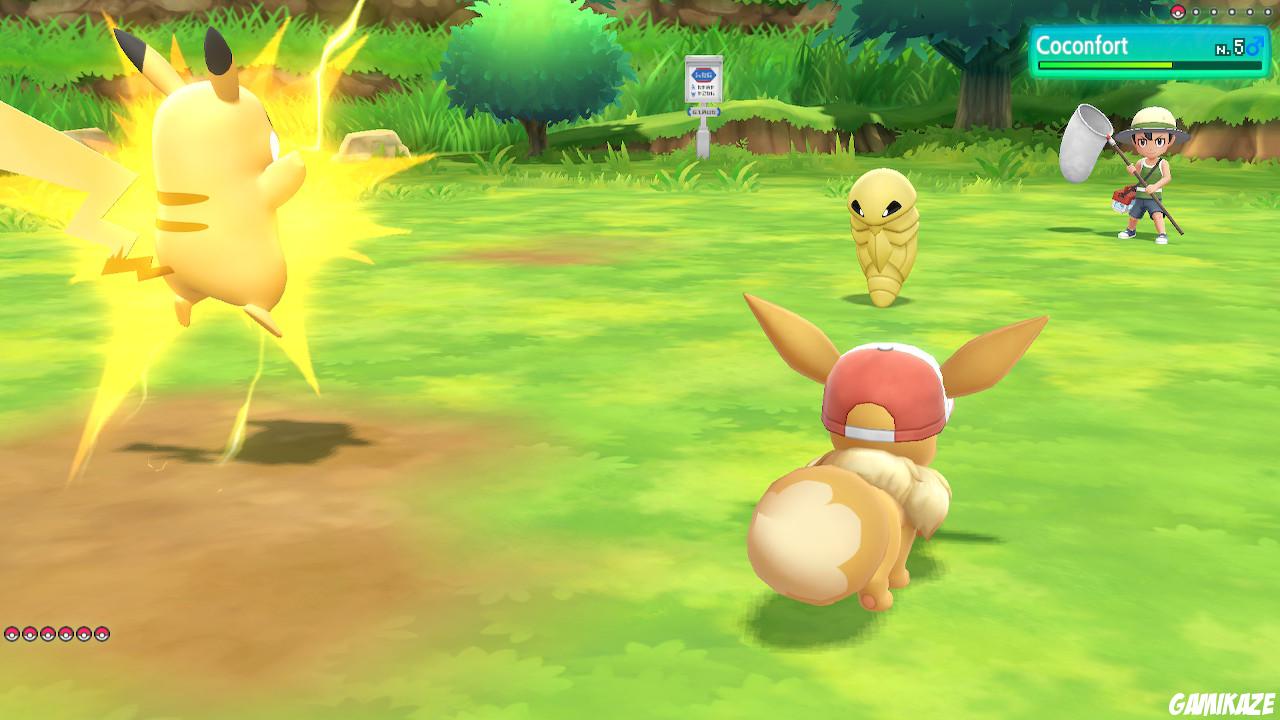Viewport: 1280px width, 720px height.
Task: Click the last Poké Ball in the team lineup
Action: tap(102, 634)
